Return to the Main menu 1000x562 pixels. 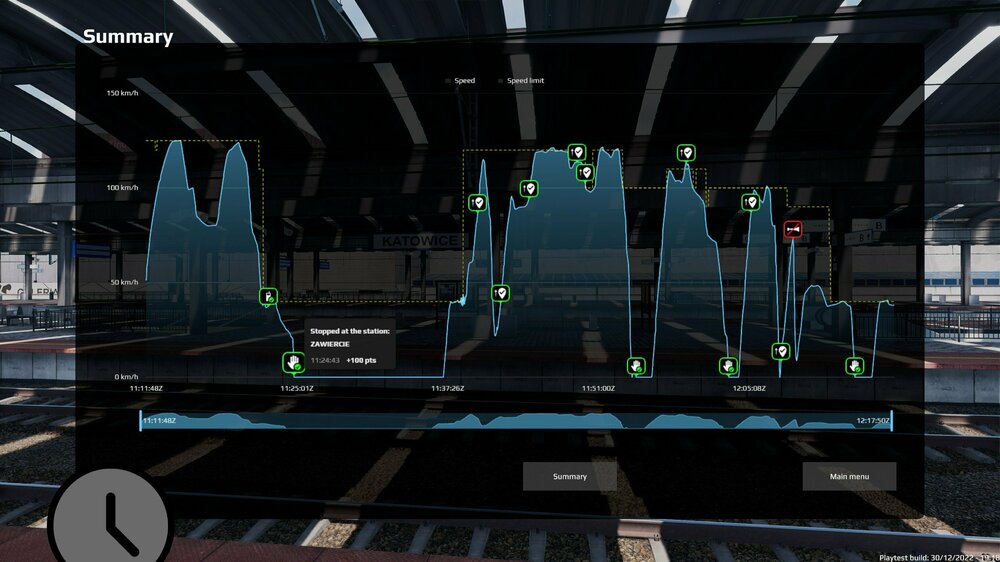[849, 477]
